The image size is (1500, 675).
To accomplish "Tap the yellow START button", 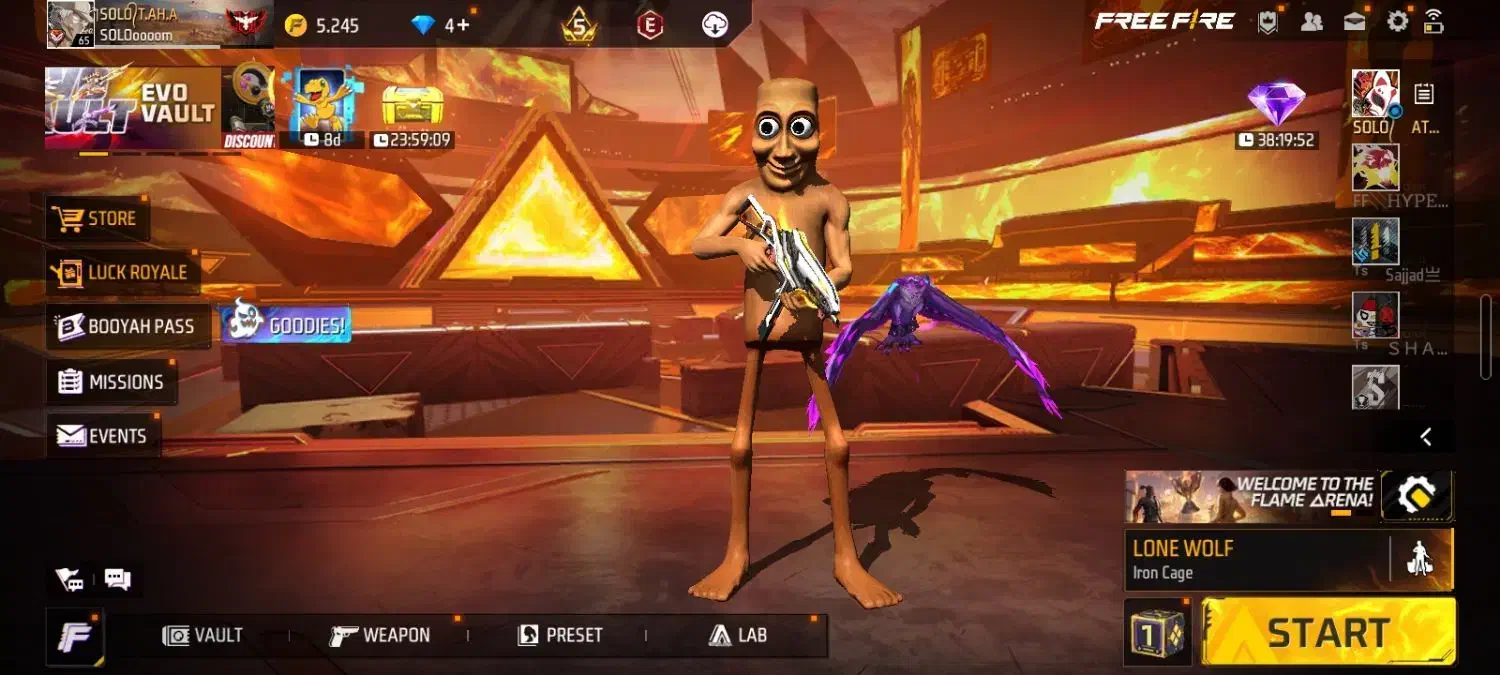I will [x=1328, y=632].
